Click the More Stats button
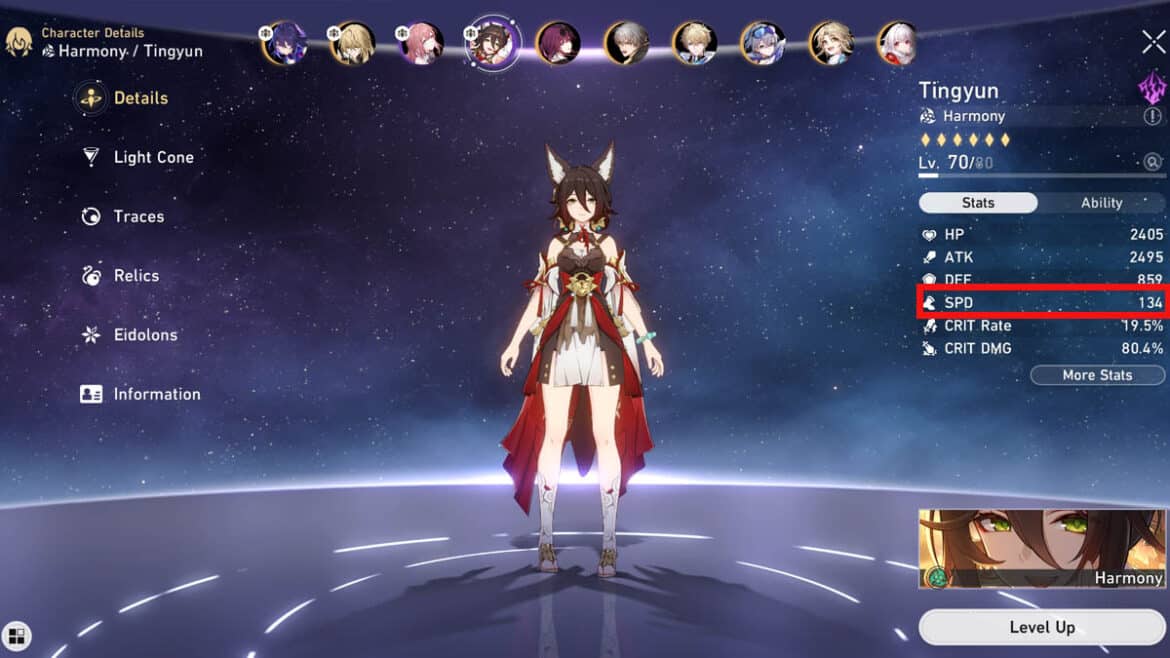The height and width of the screenshot is (658, 1170). point(1097,375)
